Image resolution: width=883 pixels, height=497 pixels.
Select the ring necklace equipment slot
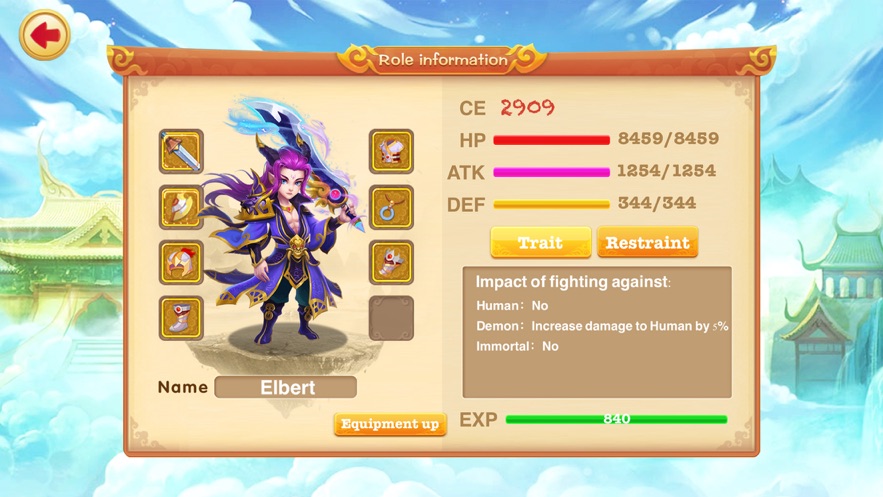pyautogui.click(x=391, y=207)
